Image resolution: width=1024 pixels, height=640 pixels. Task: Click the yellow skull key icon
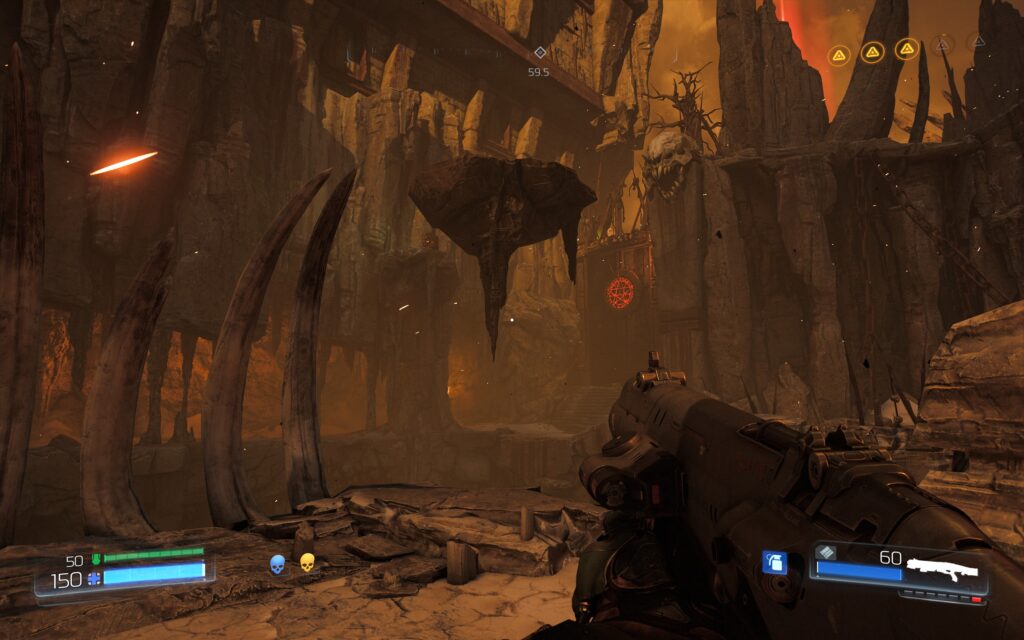pos(307,563)
